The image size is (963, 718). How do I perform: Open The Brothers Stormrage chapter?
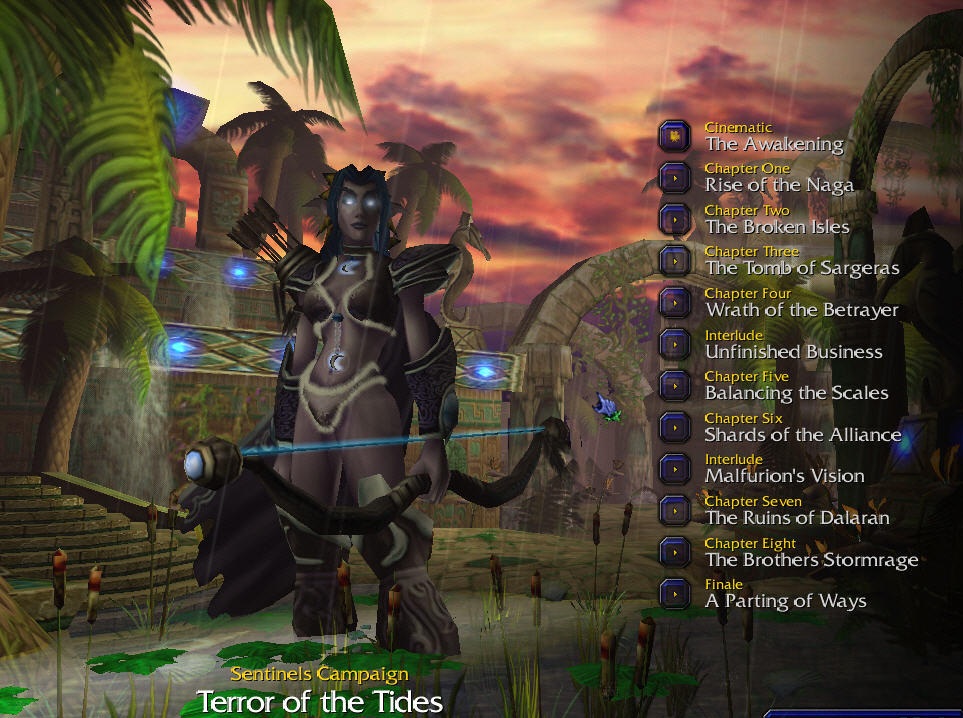[675, 552]
